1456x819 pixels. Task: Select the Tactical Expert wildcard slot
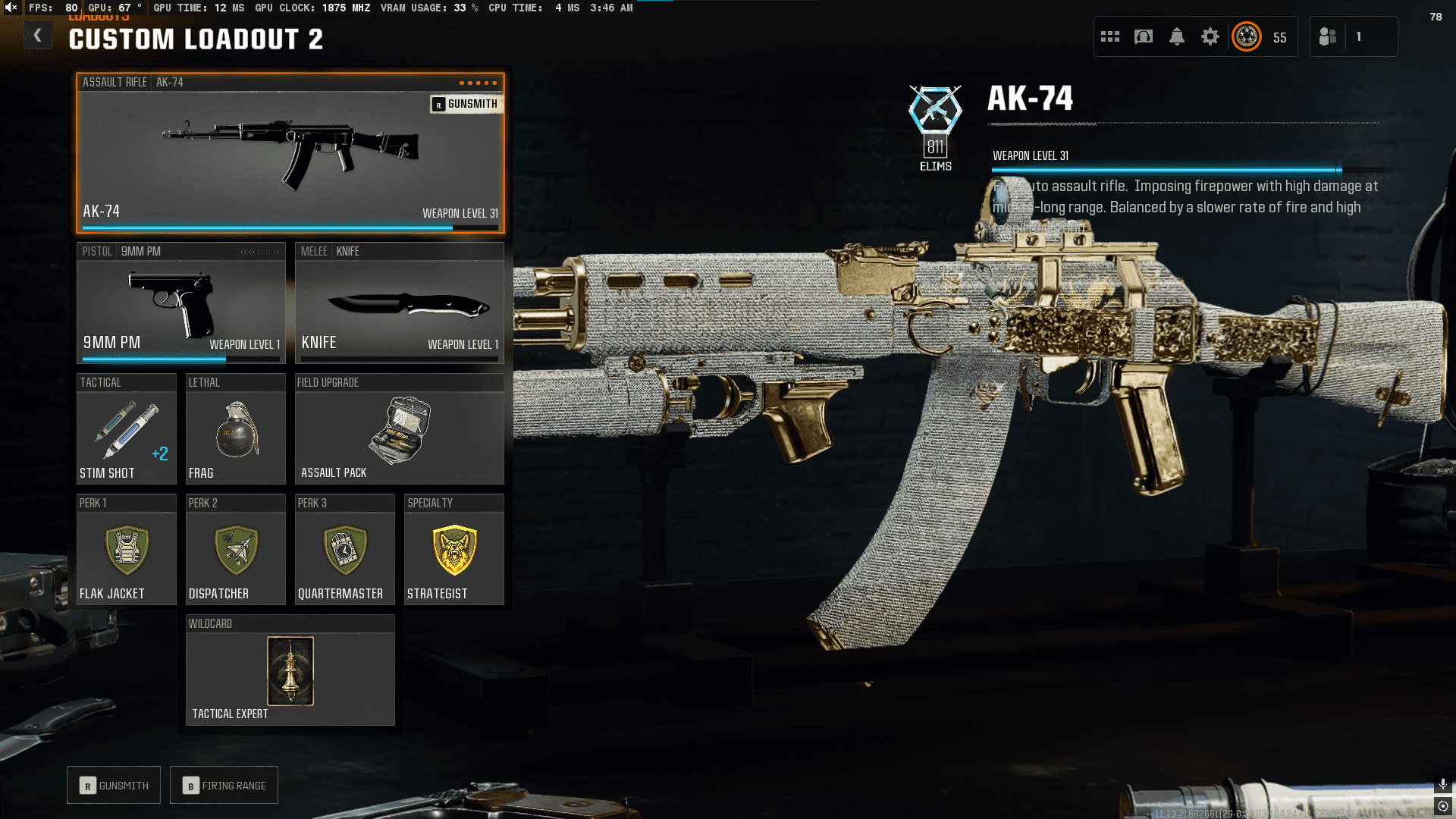coord(290,671)
